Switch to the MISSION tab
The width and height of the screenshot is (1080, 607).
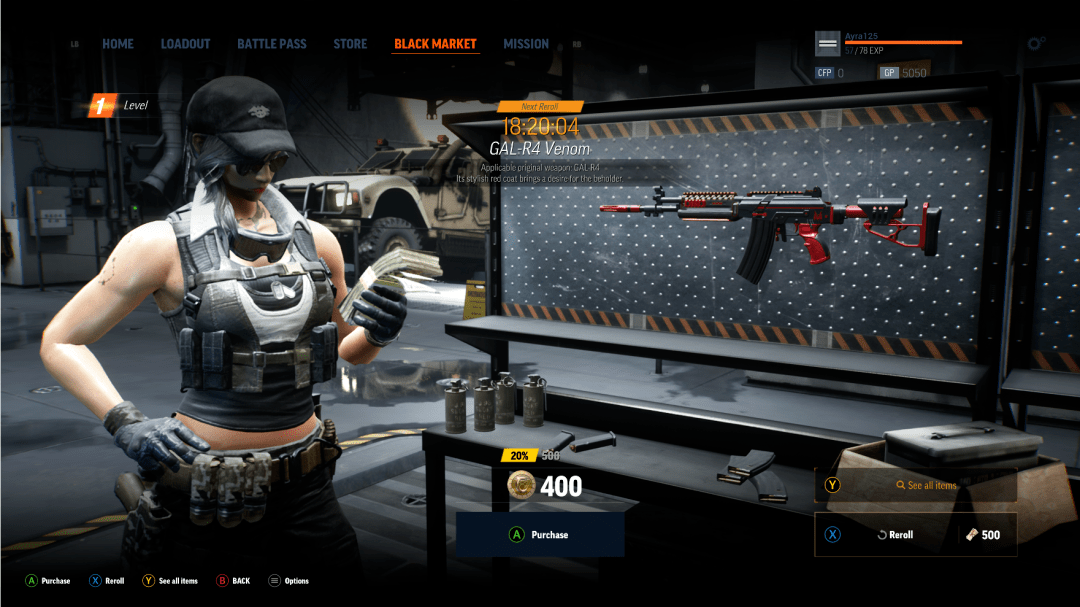[526, 44]
